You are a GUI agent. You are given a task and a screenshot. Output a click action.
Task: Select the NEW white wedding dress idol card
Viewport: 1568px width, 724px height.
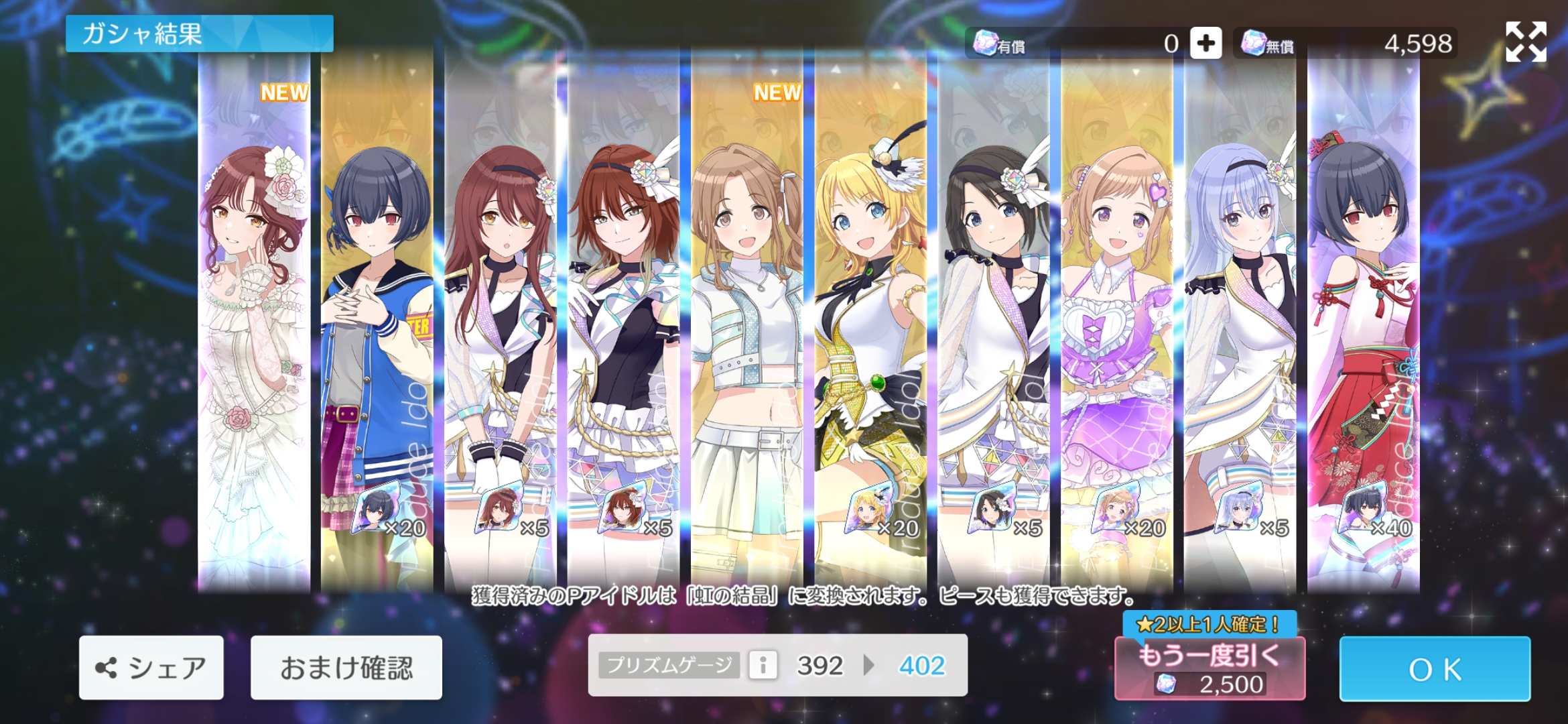(x=254, y=322)
